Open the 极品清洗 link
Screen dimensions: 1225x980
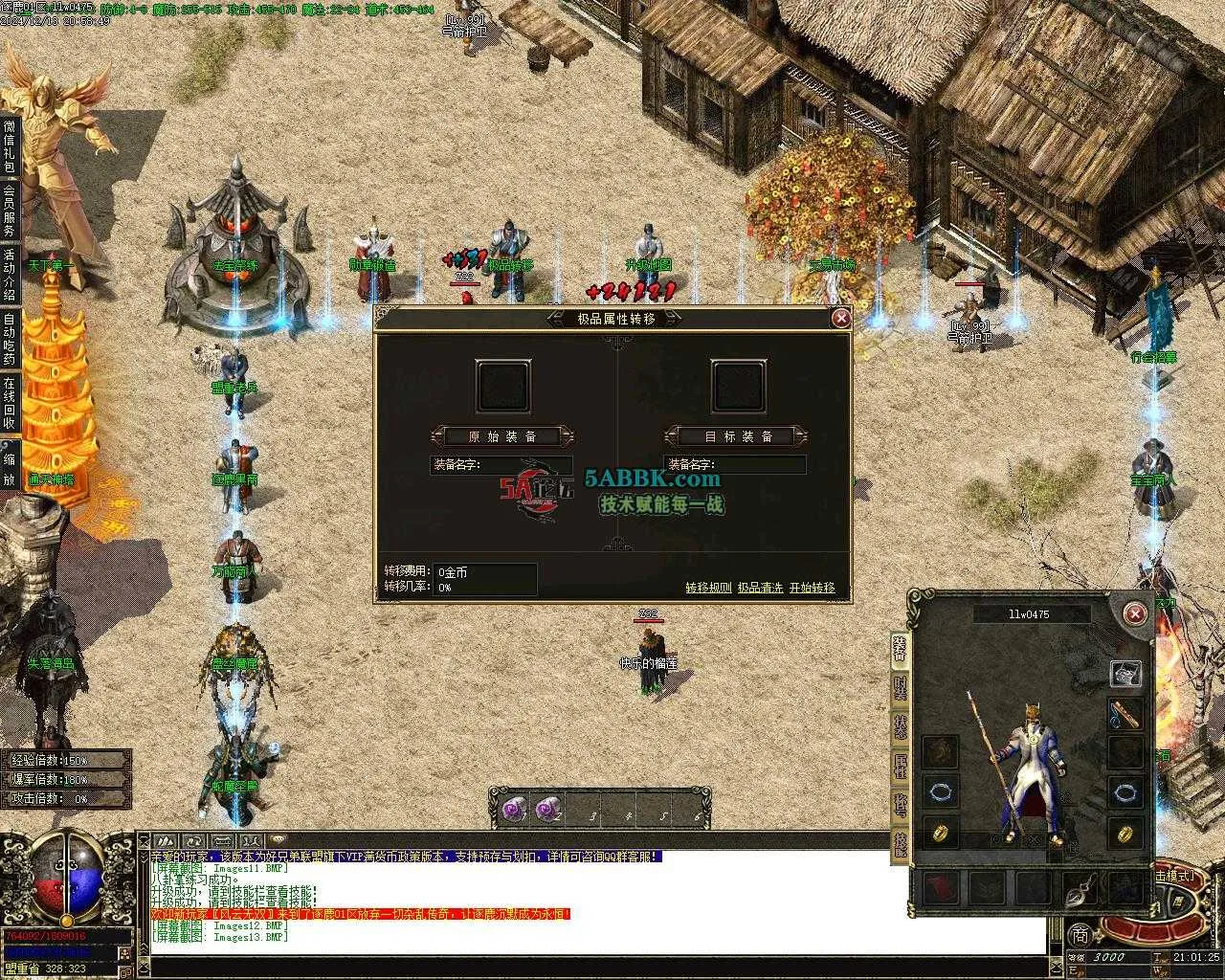[x=760, y=588]
